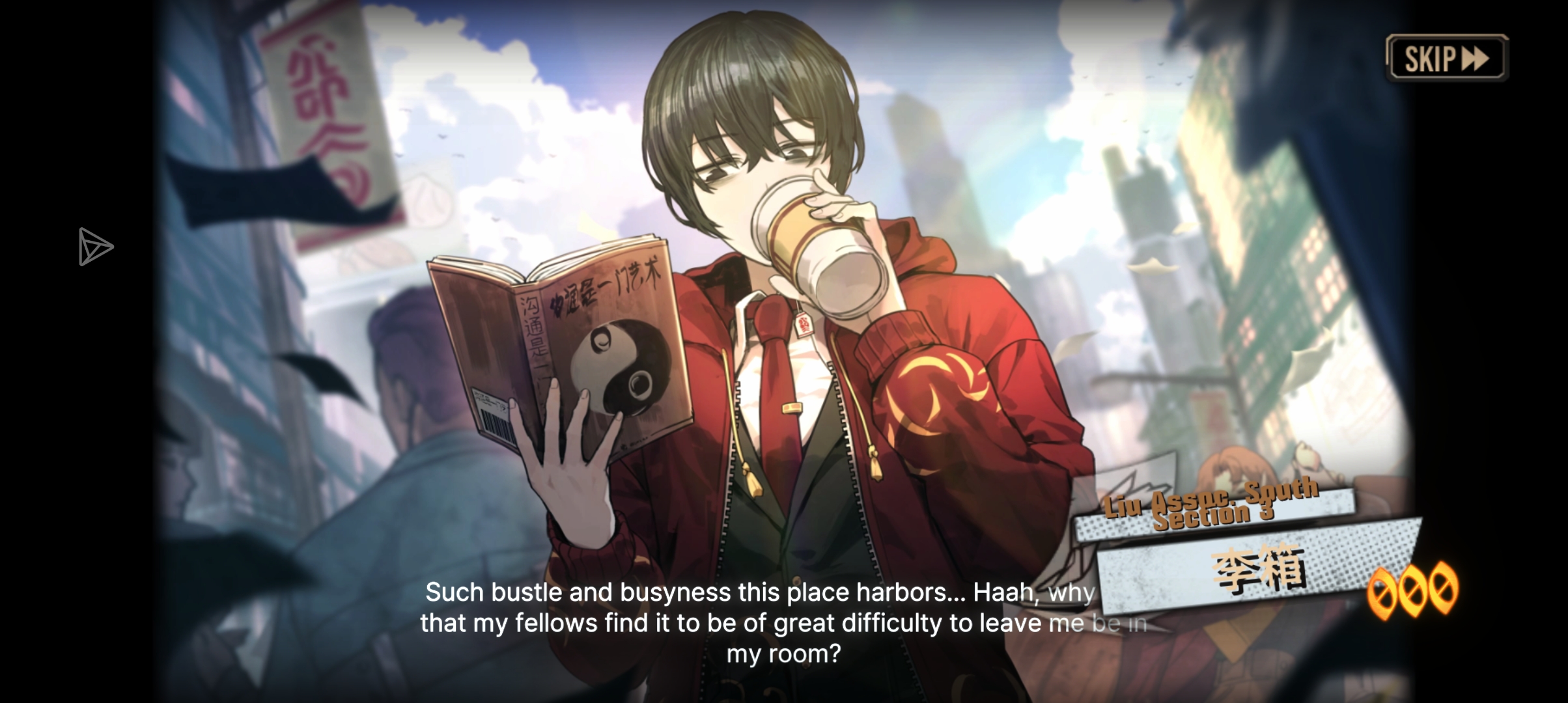This screenshot has height=703, width=1568.
Task: Tap the paper-plane share icon
Action: pos(95,247)
